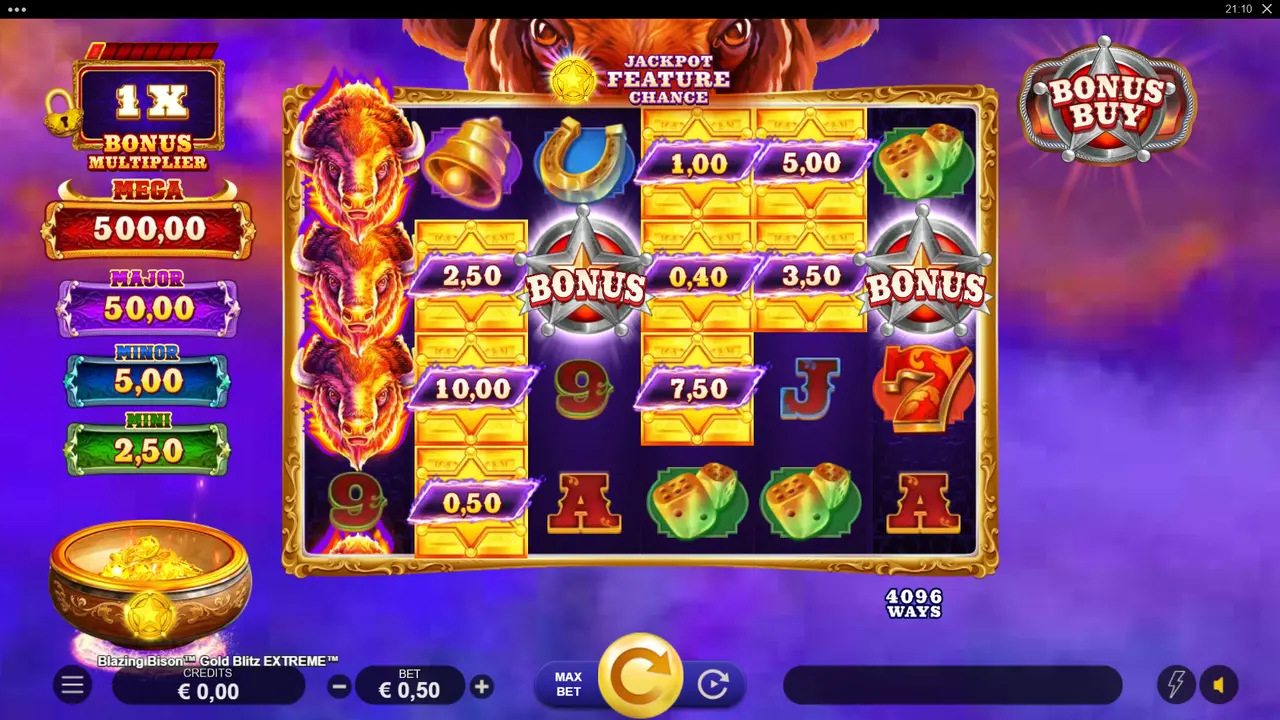Open the autoplay spin options
Viewport: 1280px width, 720px height.
(714, 686)
